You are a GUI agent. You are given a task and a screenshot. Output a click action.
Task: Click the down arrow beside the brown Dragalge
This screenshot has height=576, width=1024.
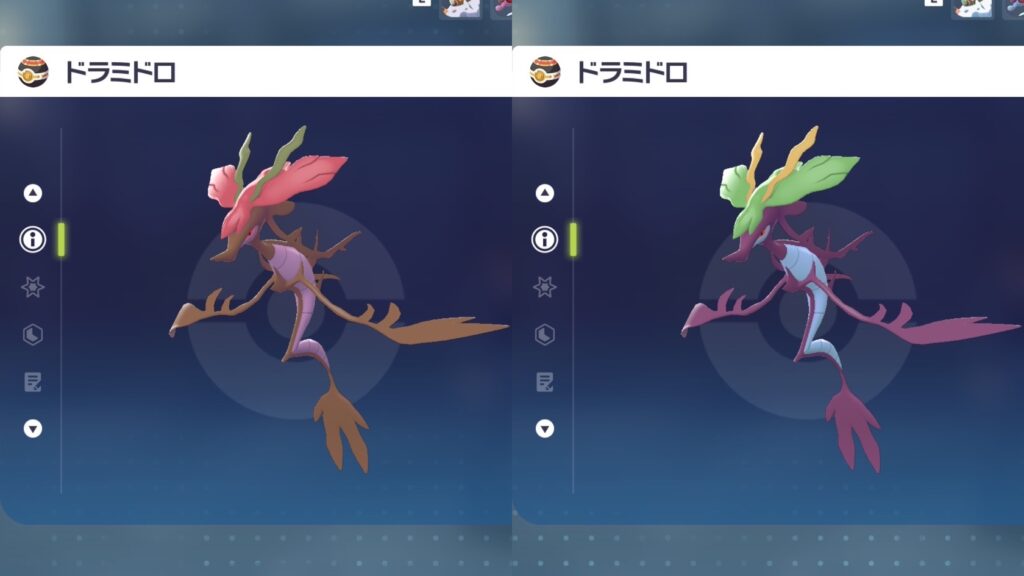point(33,428)
